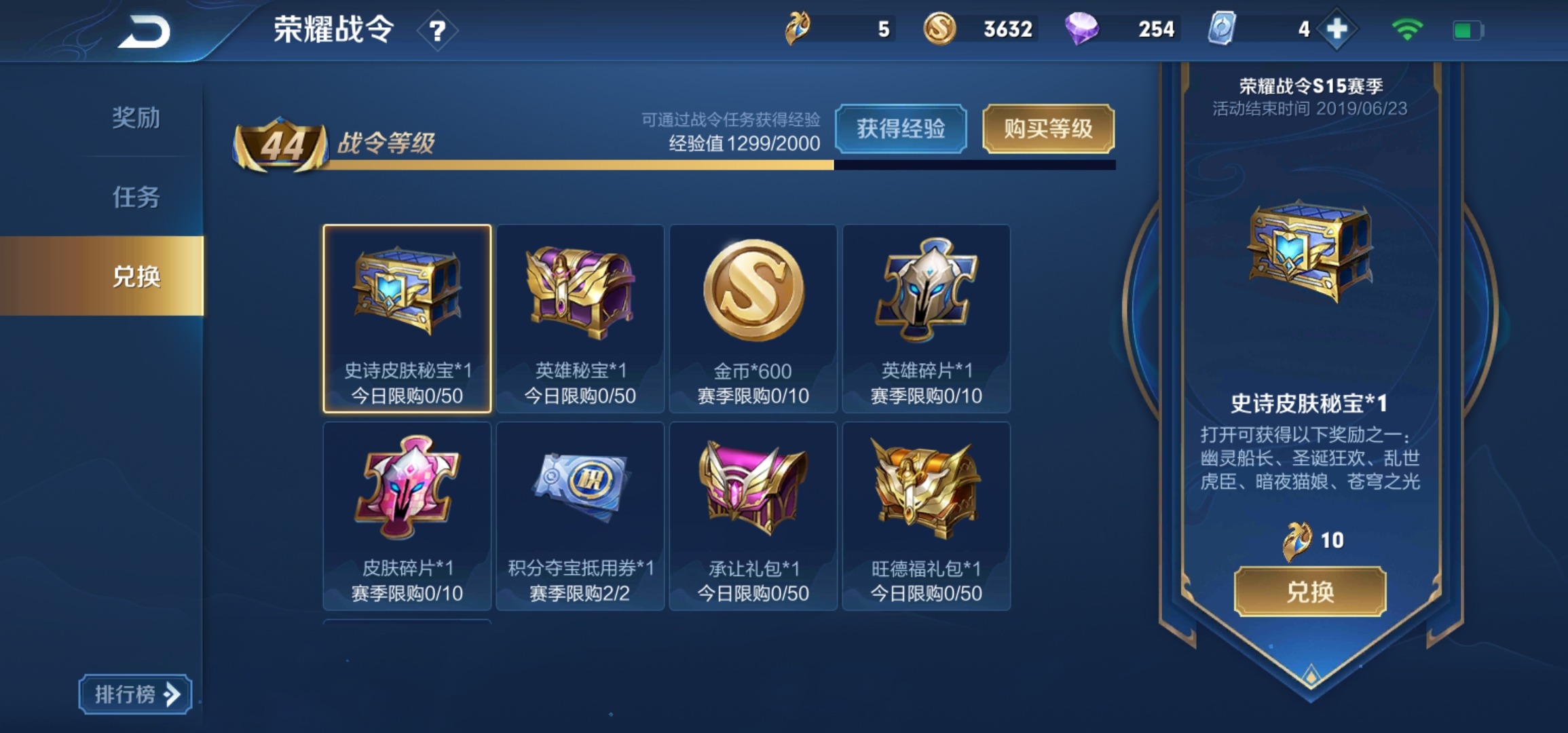1568x733 pixels.
Task: Click the 获得经验 button
Action: [x=901, y=129]
